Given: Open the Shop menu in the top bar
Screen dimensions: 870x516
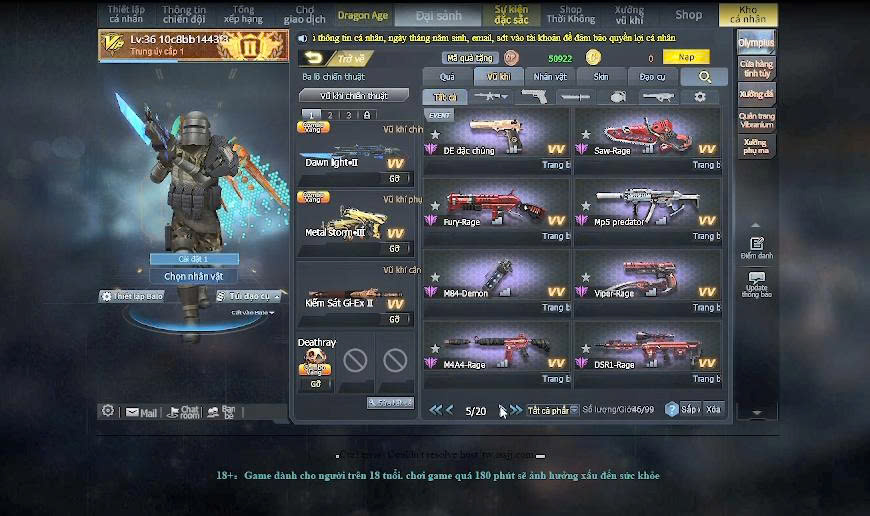Looking at the screenshot, I should click(x=688, y=15).
